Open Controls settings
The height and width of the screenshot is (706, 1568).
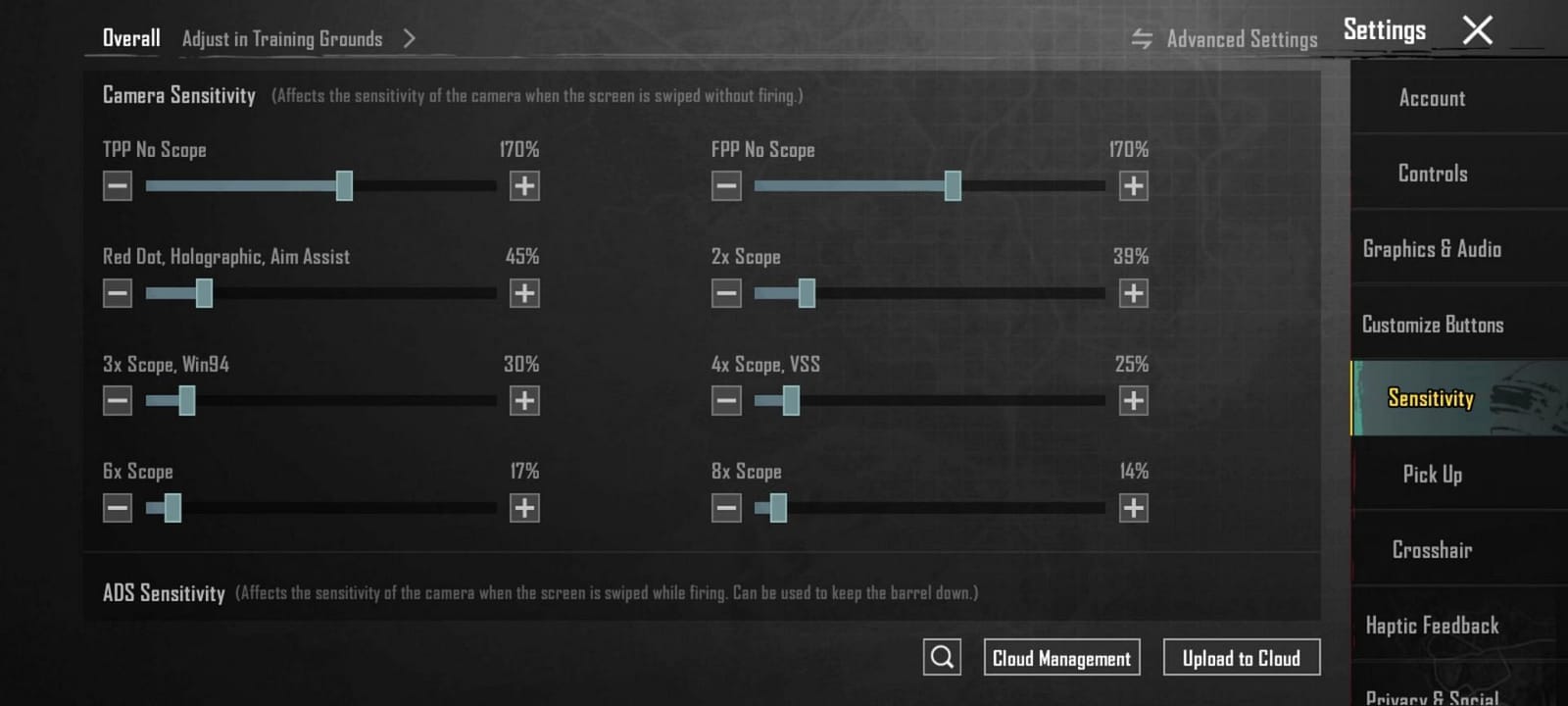1432,173
